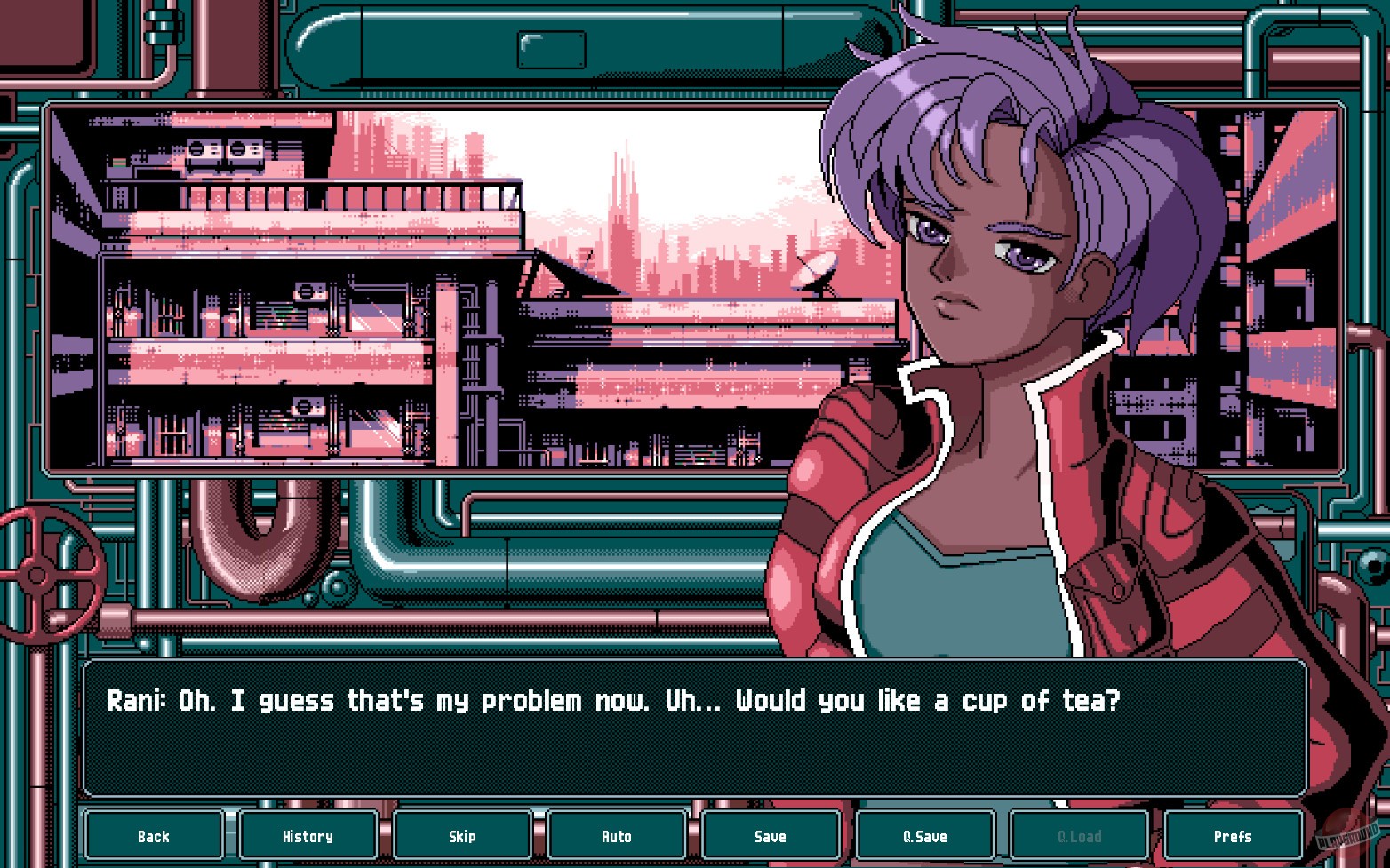Open the History log
Viewport: 1390px width, 868px height.
click(308, 836)
